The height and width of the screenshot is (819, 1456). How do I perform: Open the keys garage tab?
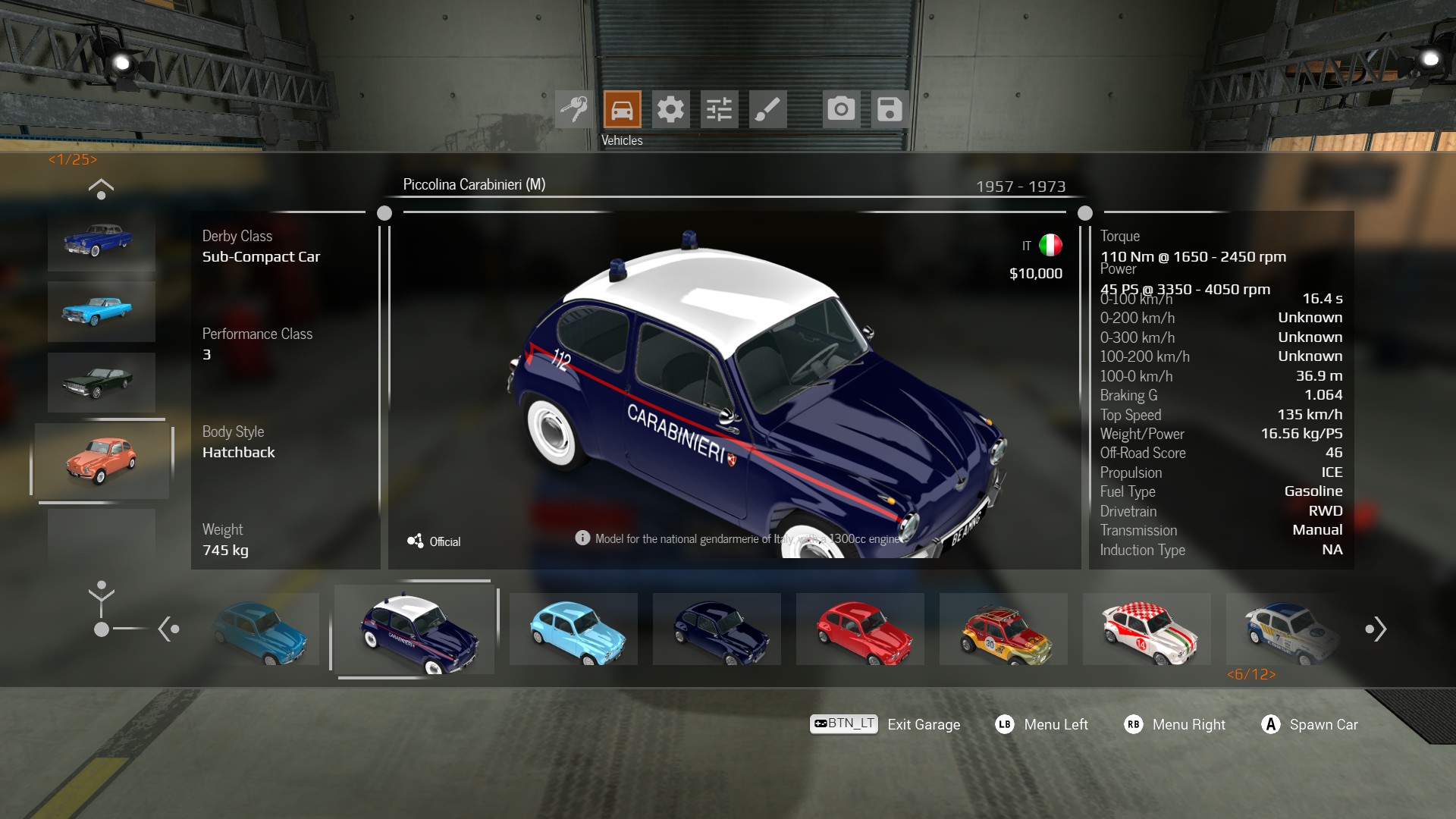tap(574, 109)
